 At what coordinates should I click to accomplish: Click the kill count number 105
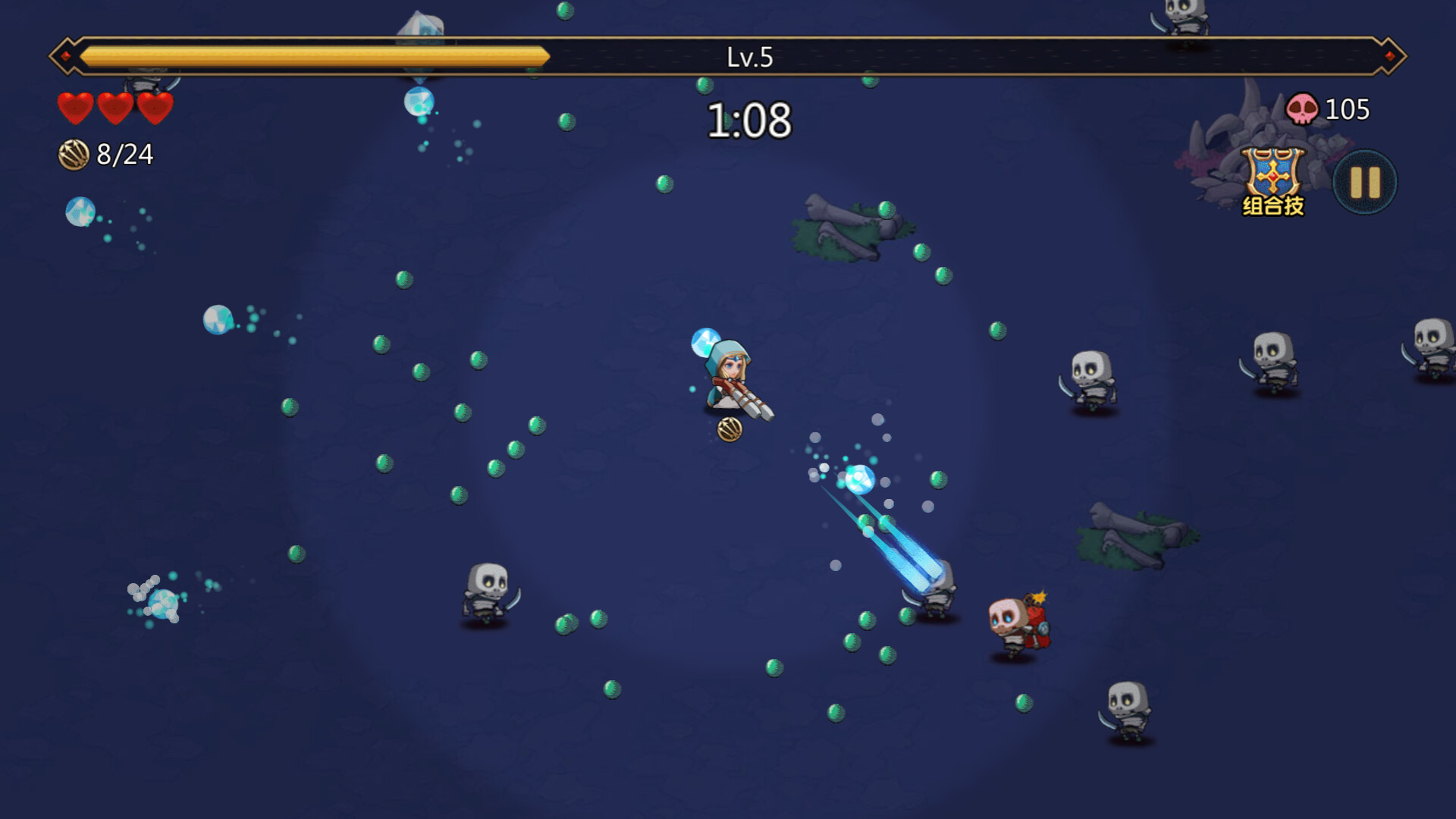(x=1346, y=108)
